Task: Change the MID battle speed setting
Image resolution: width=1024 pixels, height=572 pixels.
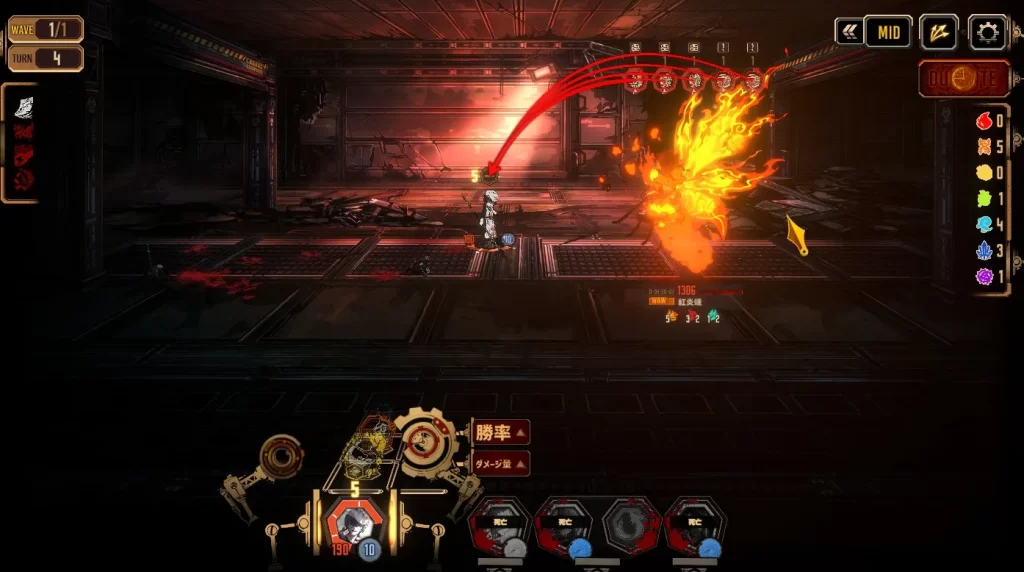Action: (x=888, y=32)
